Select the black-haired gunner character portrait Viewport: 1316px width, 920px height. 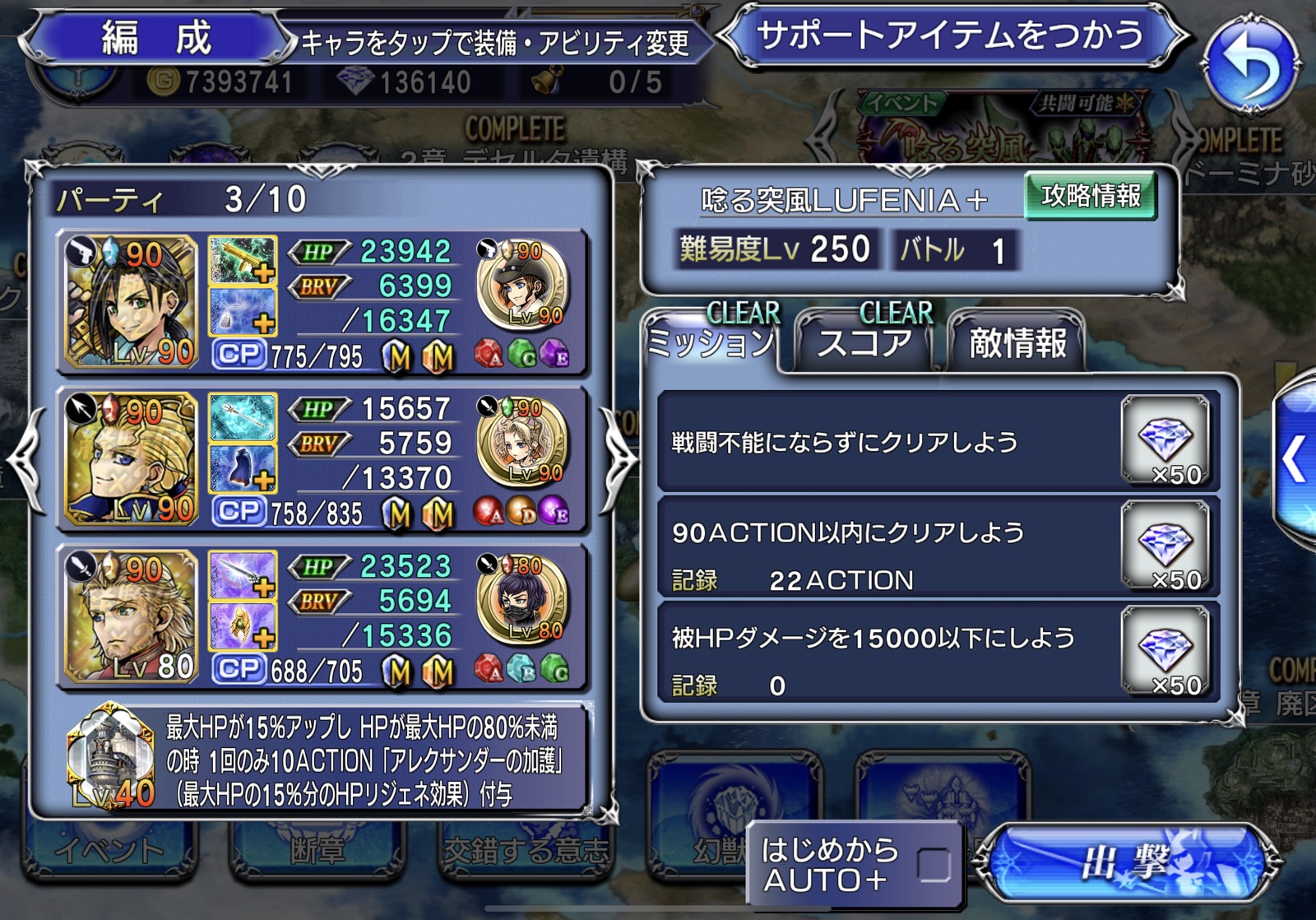click(132, 301)
